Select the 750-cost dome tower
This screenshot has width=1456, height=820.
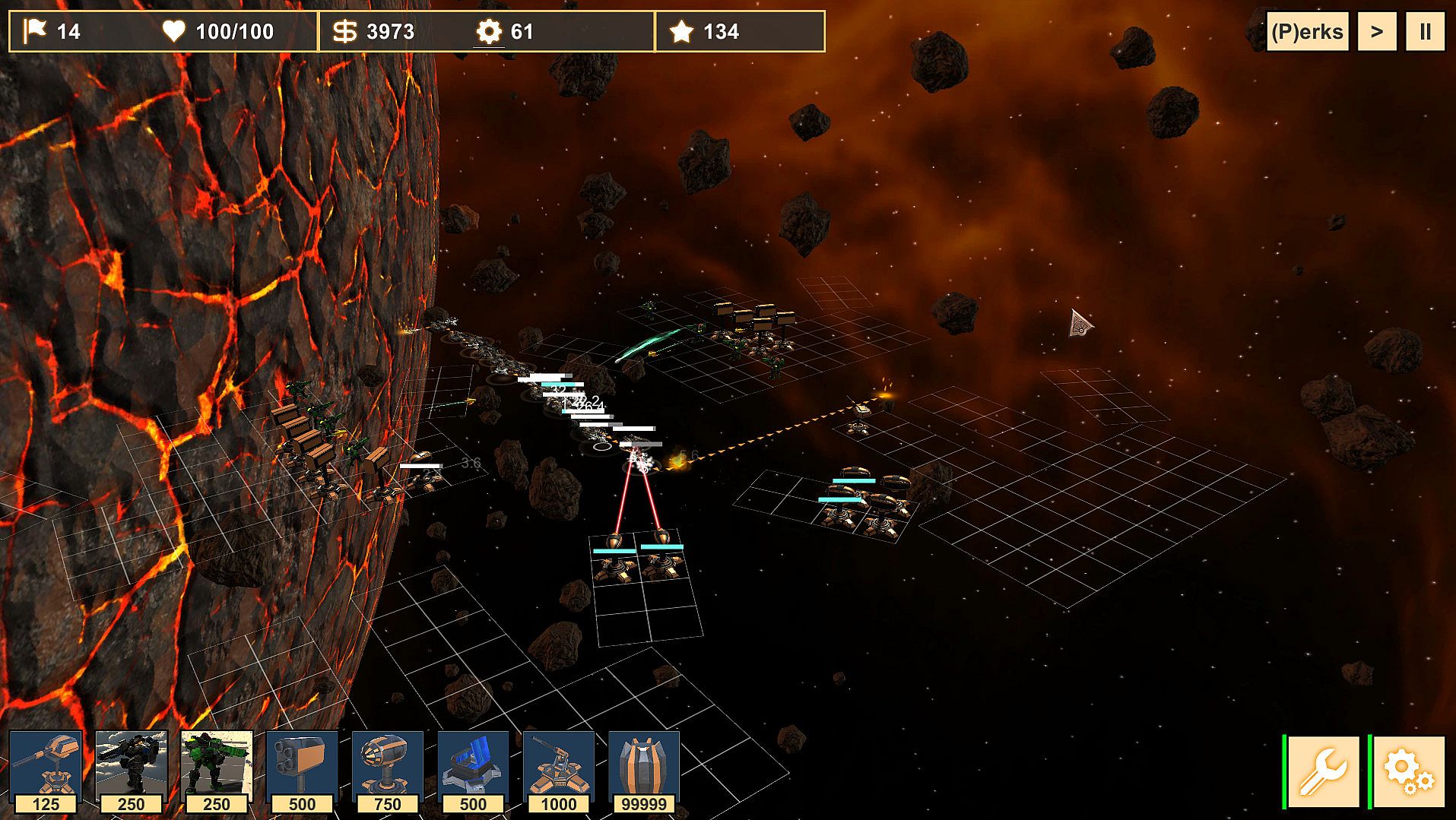[x=387, y=771]
